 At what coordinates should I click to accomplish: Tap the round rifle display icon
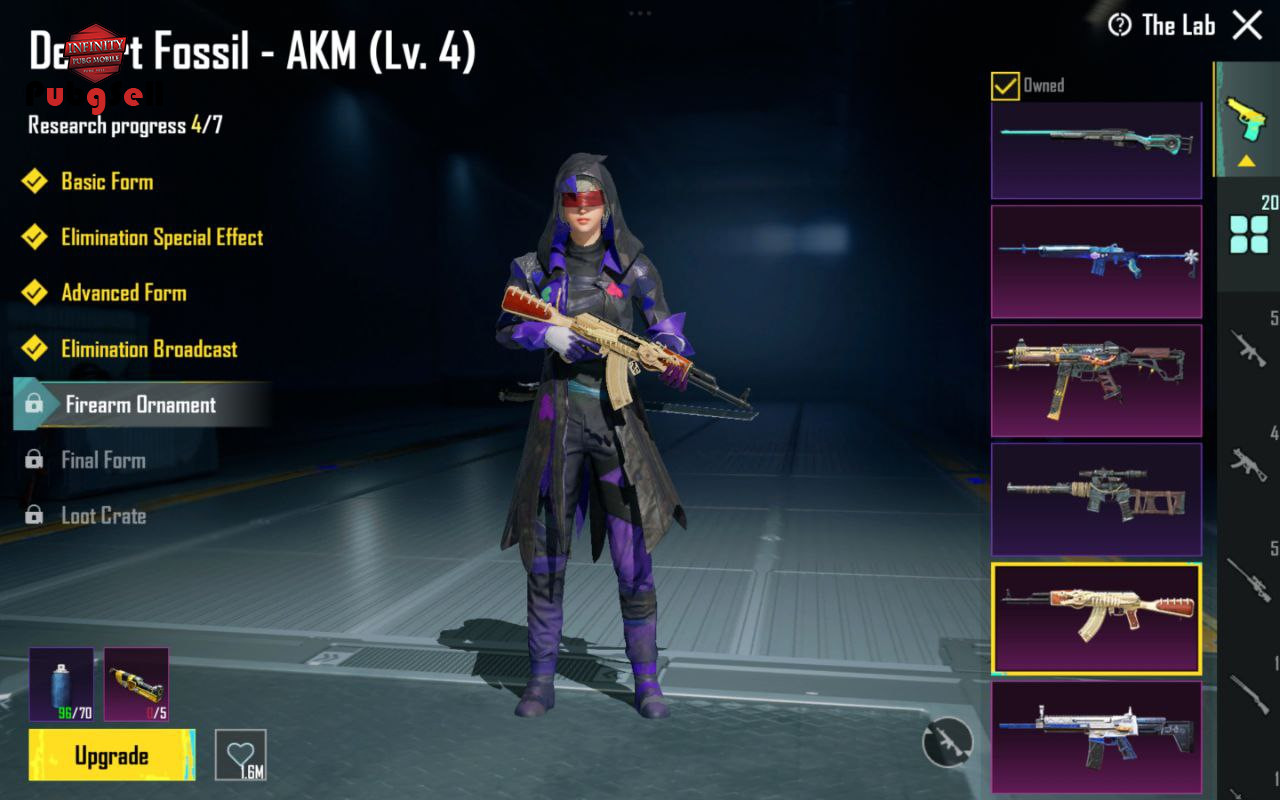coord(947,742)
